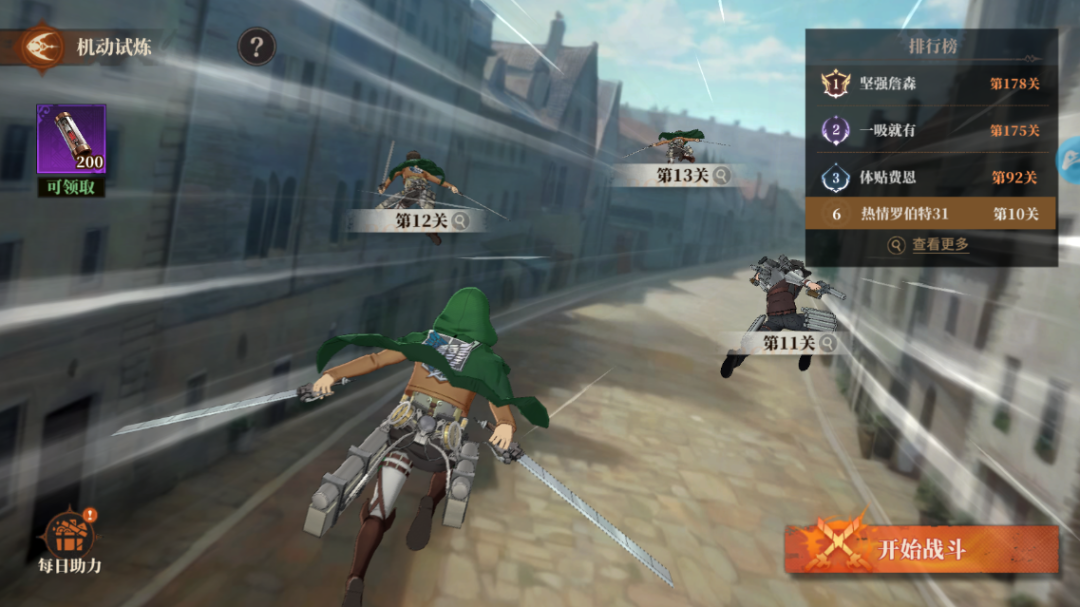Image resolution: width=1080 pixels, height=607 pixels.
Task: Select rank 2 player 一眼就有 row
Action: [x=930, y=130]
